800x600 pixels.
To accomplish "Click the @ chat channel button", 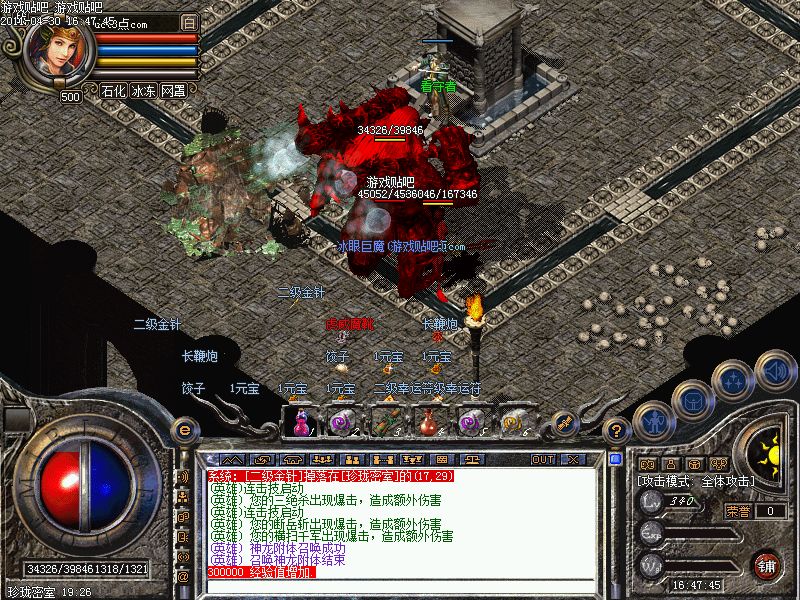I will [x=183, y=577].
